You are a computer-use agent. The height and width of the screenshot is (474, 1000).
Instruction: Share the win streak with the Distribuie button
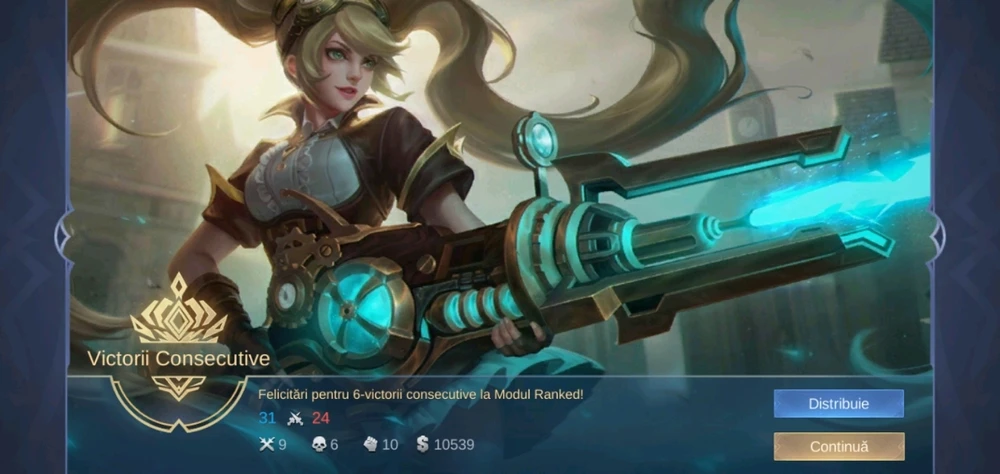pos(838,404)
